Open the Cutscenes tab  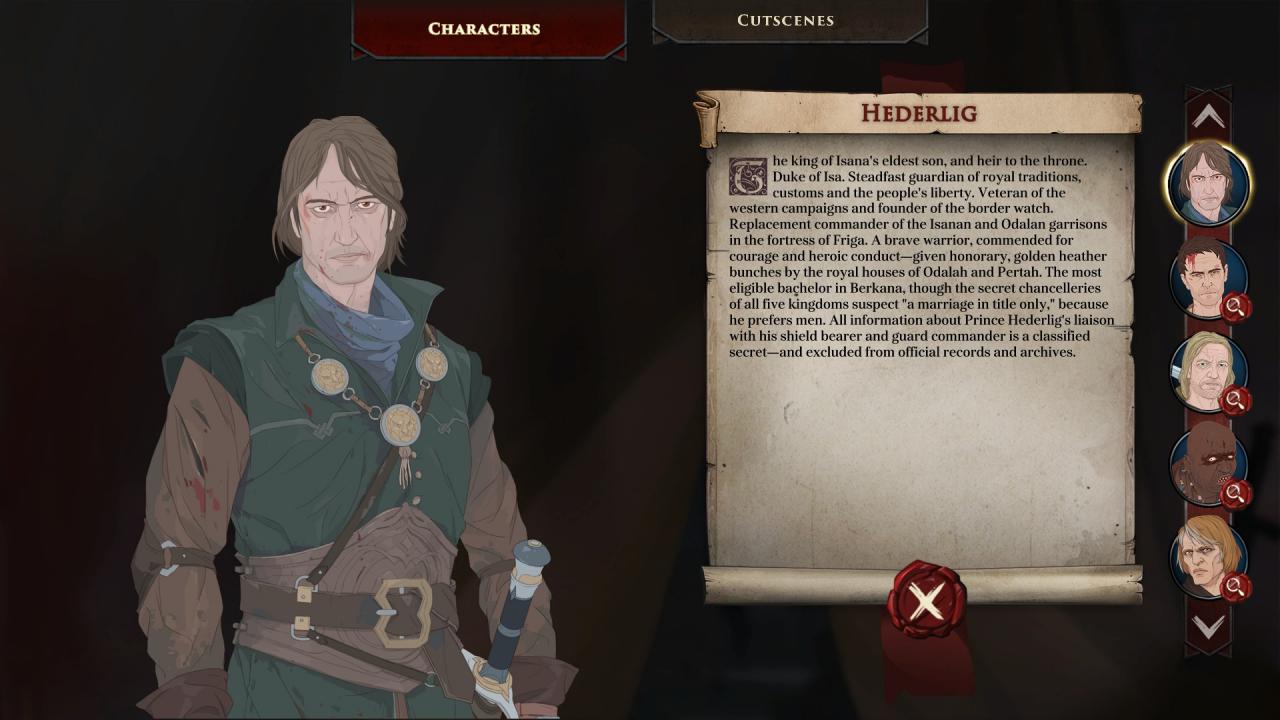(786, 20)
